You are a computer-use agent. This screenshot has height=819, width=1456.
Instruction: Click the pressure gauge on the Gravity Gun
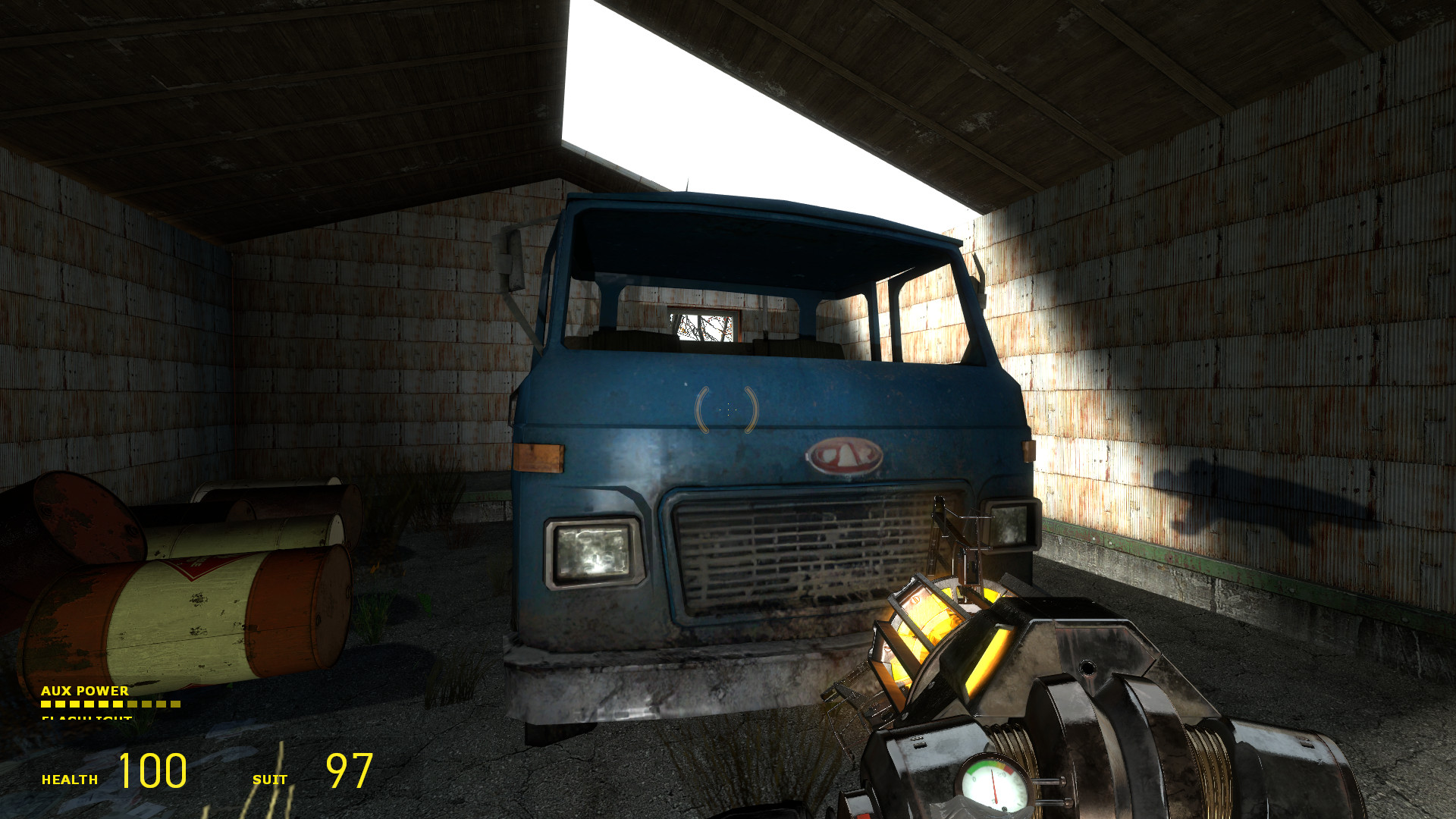pos(992,786)
